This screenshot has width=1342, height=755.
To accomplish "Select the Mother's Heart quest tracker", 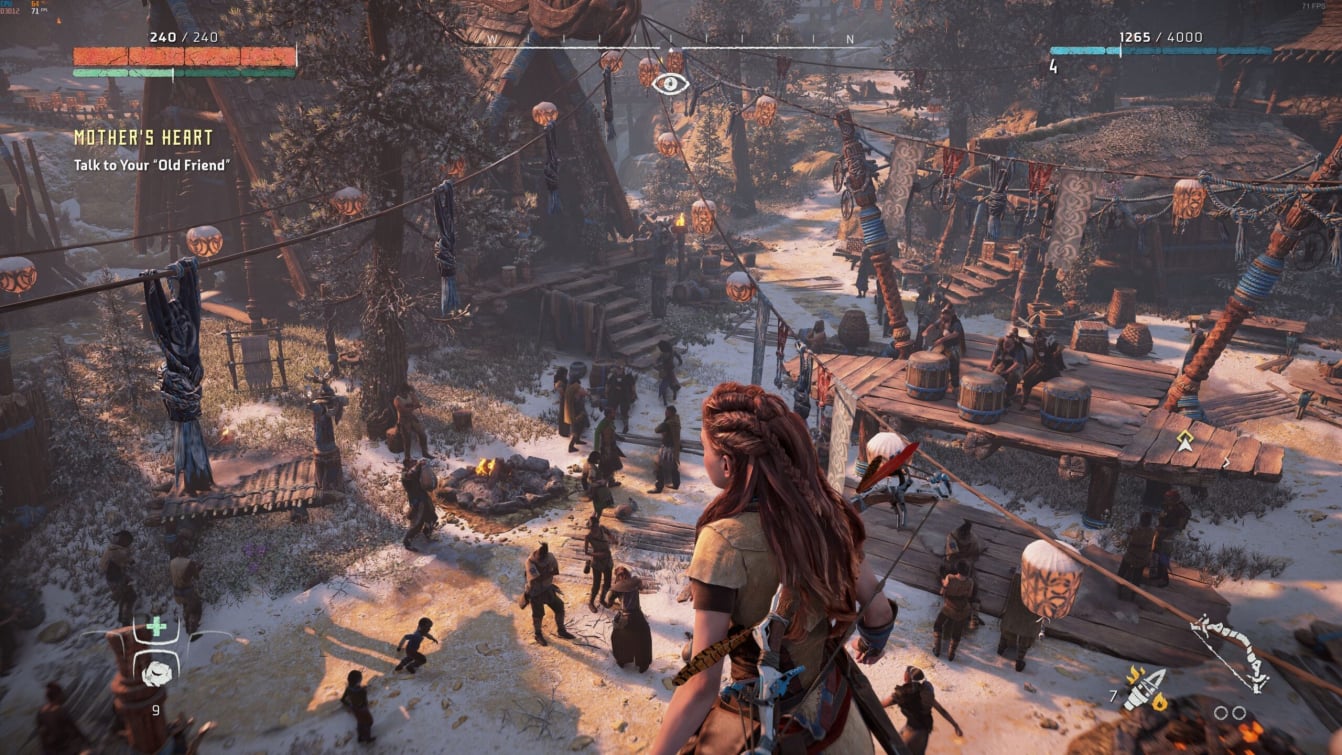I will (143, 138).
